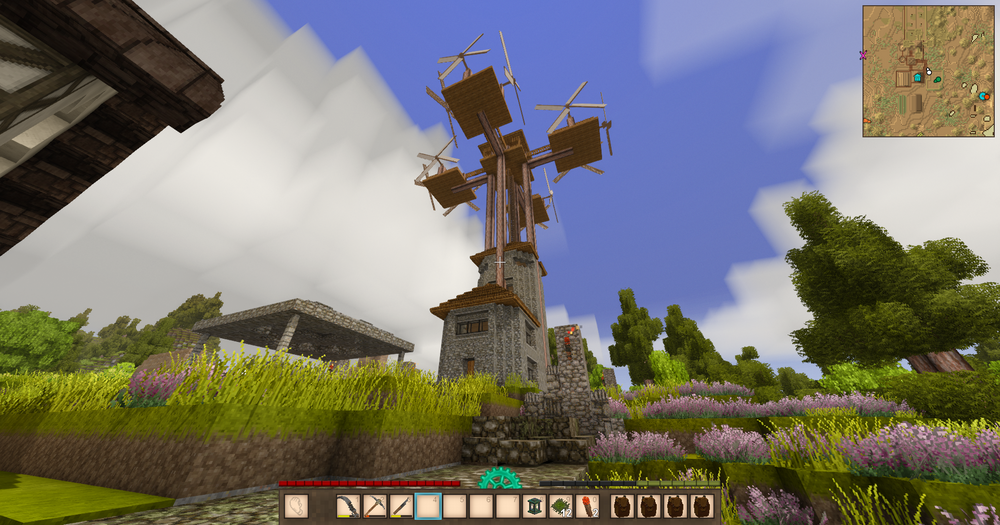The height and width of the screenshot is (525, 1000).
Task: Select the green stack of 12 items
Action: coord(561,507)
